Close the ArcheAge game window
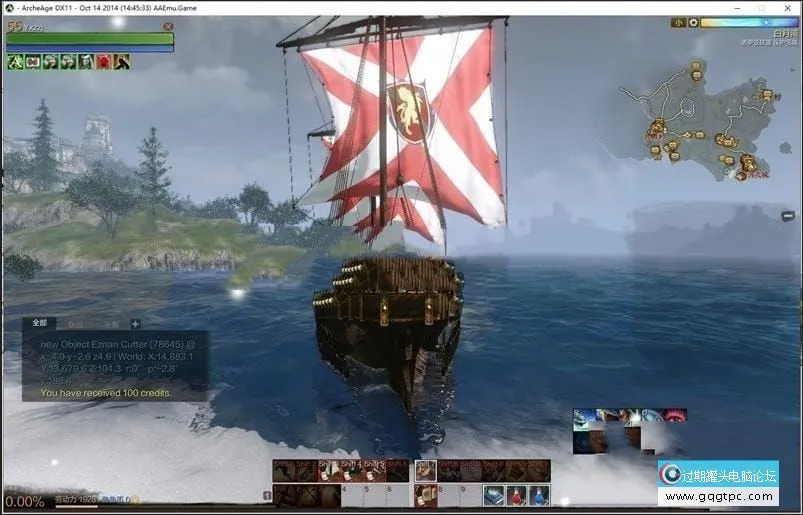 [x=788, y=7]
